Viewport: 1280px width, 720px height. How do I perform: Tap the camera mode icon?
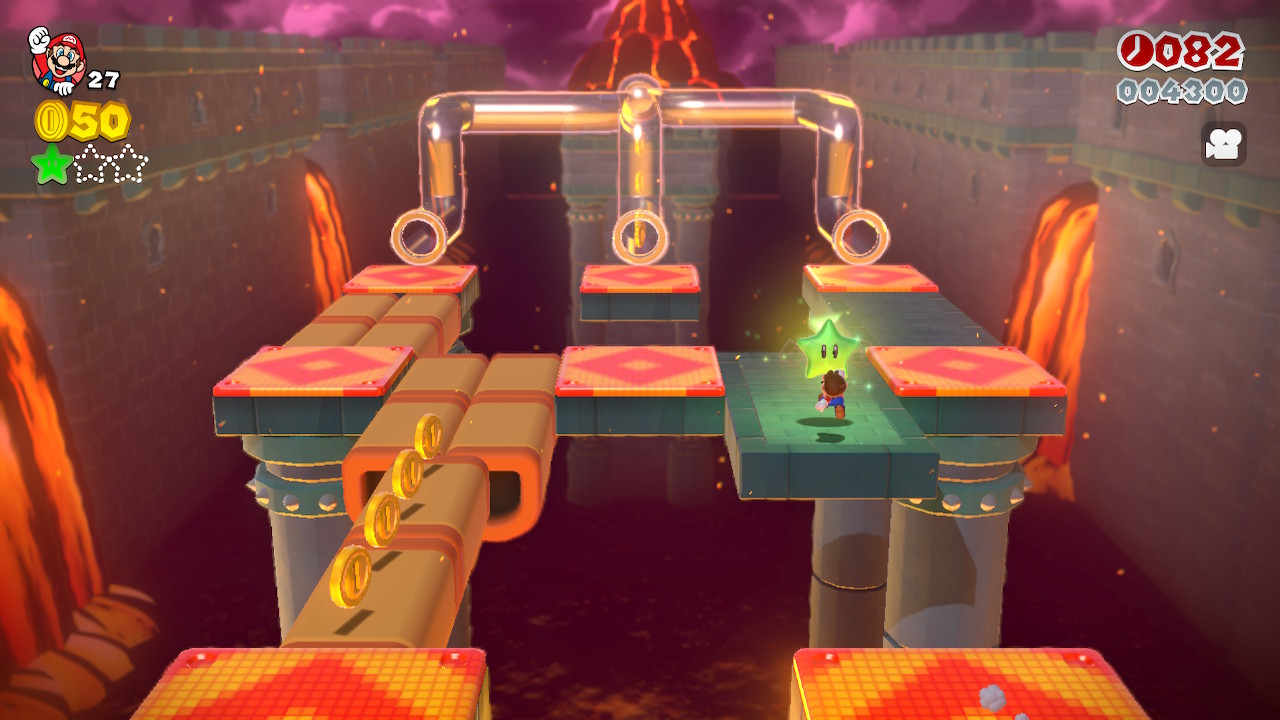click(1223, 144)
